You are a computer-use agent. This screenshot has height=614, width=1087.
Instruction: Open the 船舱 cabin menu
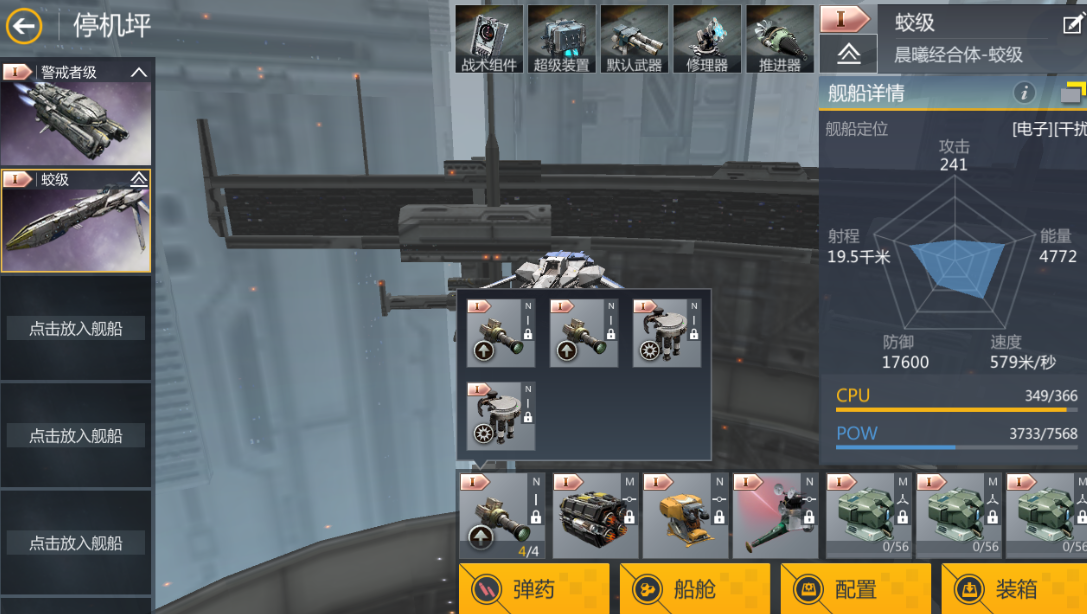click(x=695, y=589)
